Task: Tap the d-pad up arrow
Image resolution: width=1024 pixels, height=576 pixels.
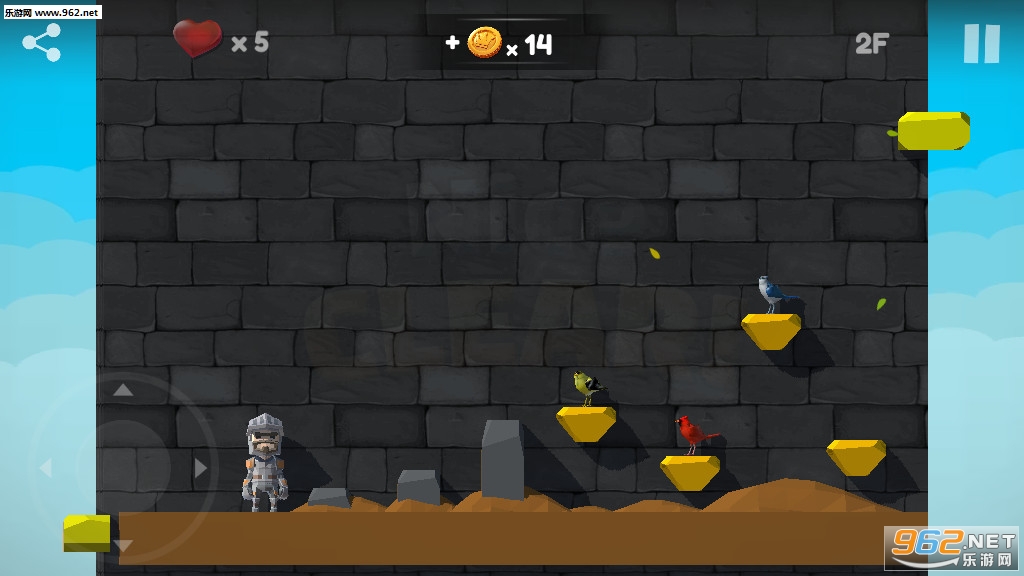Action: click(x=123, y=390)
